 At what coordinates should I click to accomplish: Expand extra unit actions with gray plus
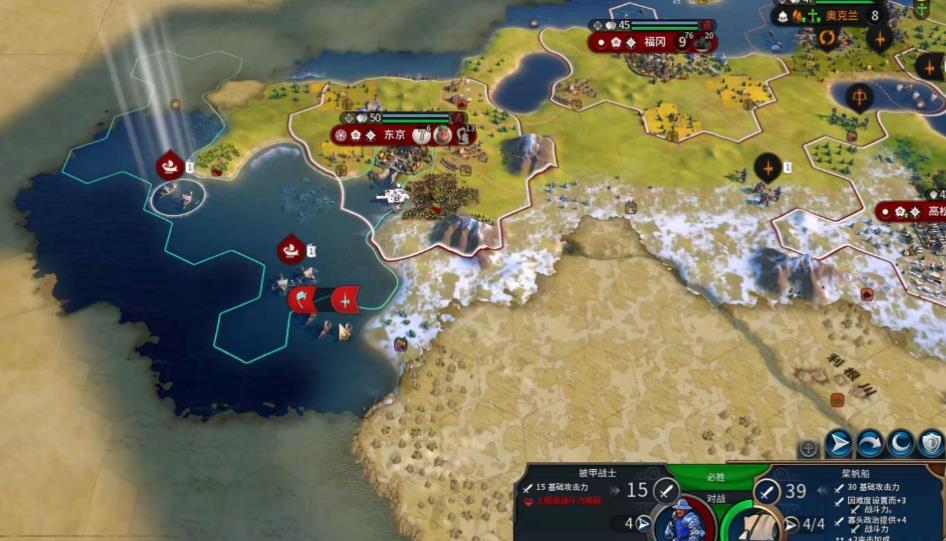(x=809, y=448)
